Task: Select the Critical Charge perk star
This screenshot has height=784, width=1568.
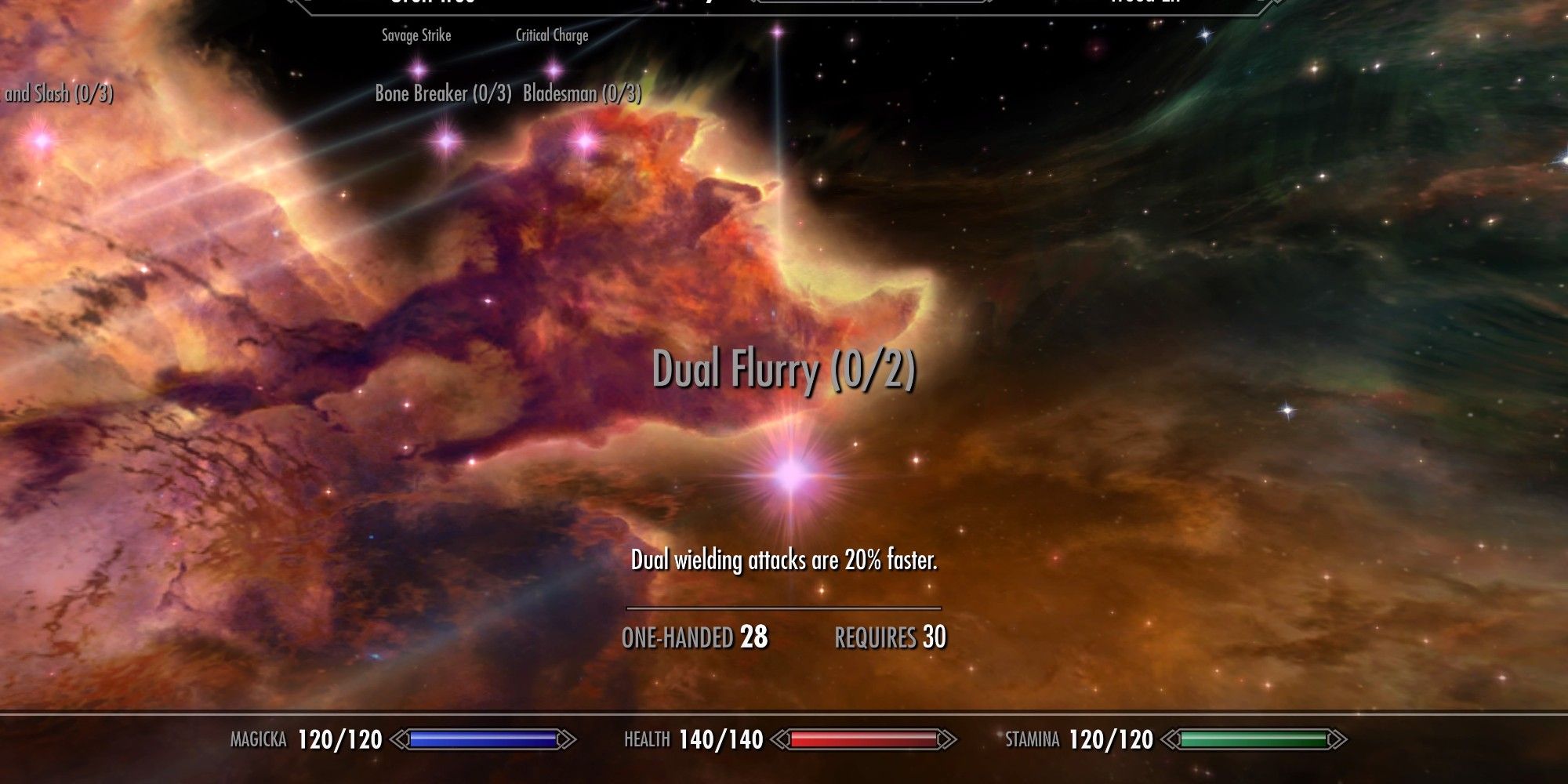Action: click(x=554, y=70)
